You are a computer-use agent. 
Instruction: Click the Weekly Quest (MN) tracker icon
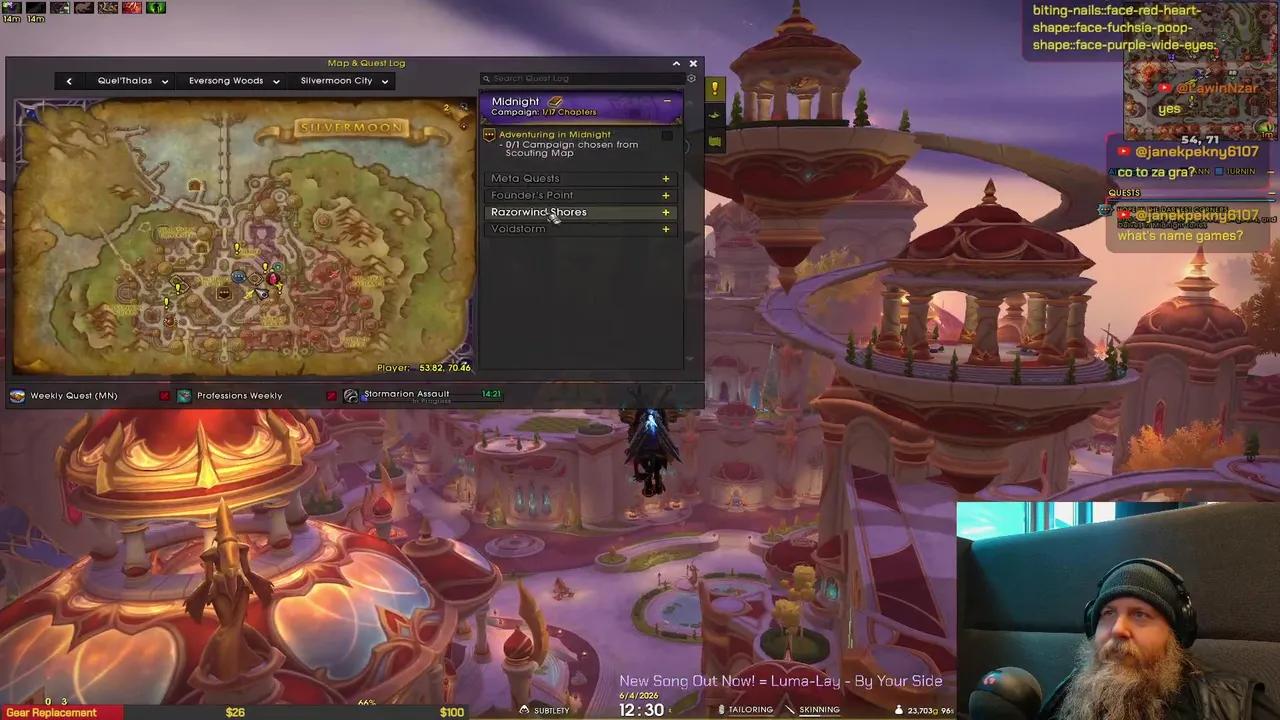17,395
